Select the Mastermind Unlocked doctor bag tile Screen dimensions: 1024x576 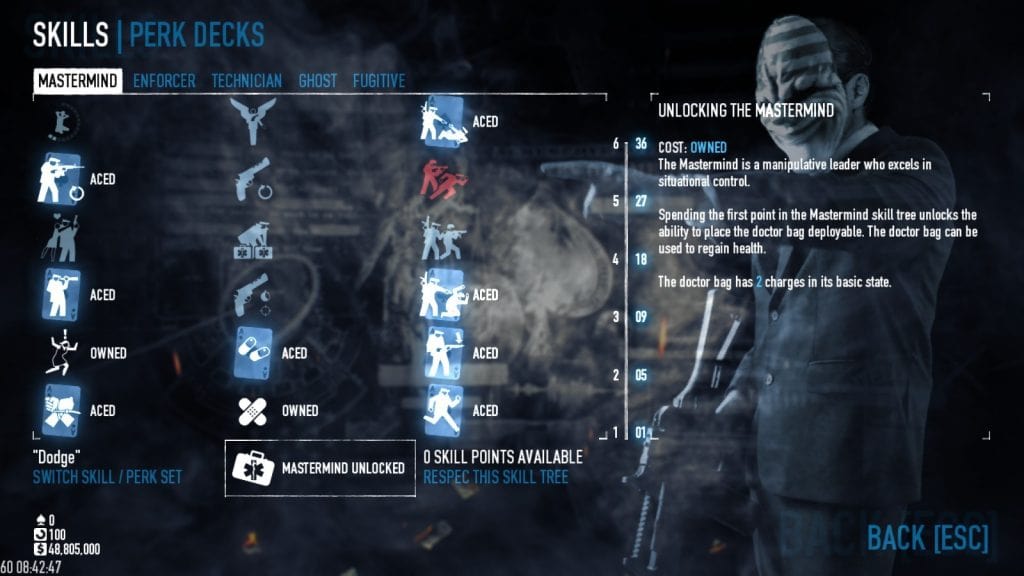(x=319, y=467)
